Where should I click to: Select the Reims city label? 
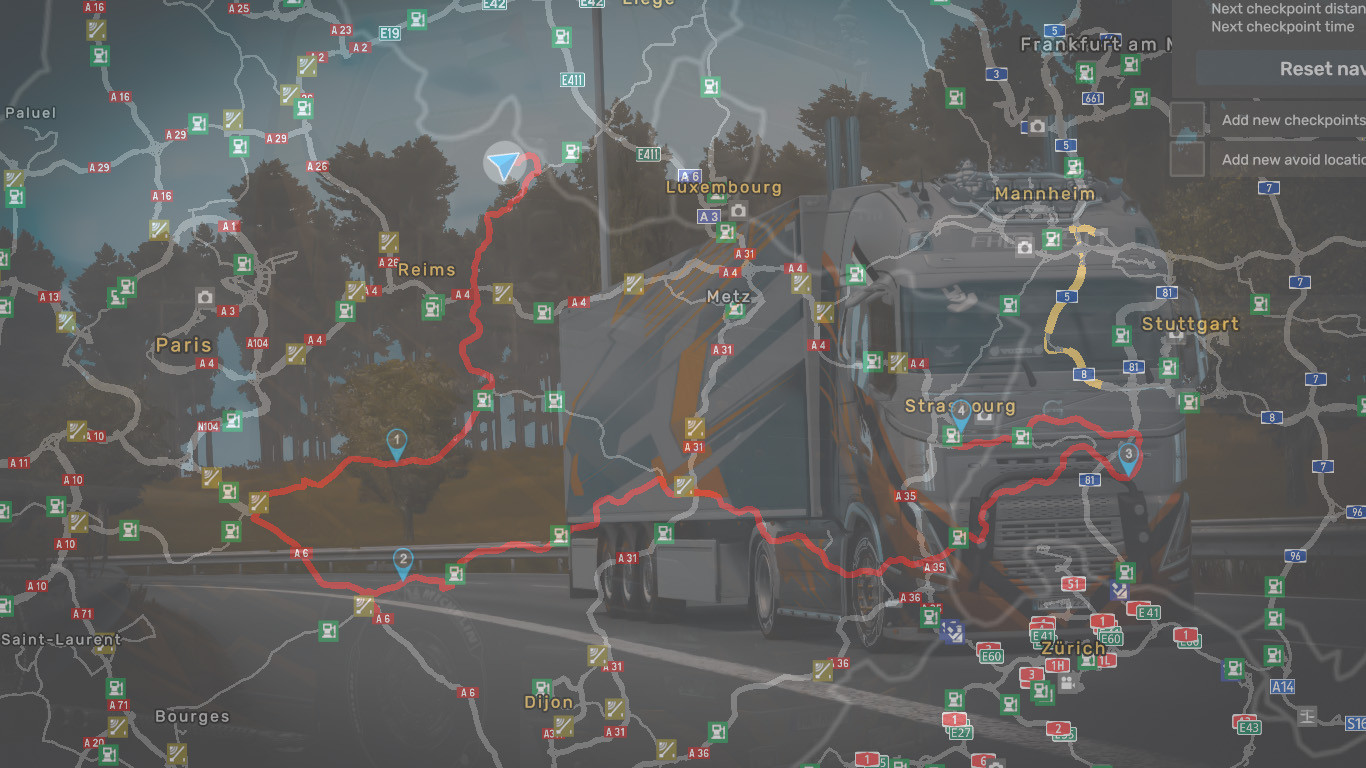pos(426,270)
